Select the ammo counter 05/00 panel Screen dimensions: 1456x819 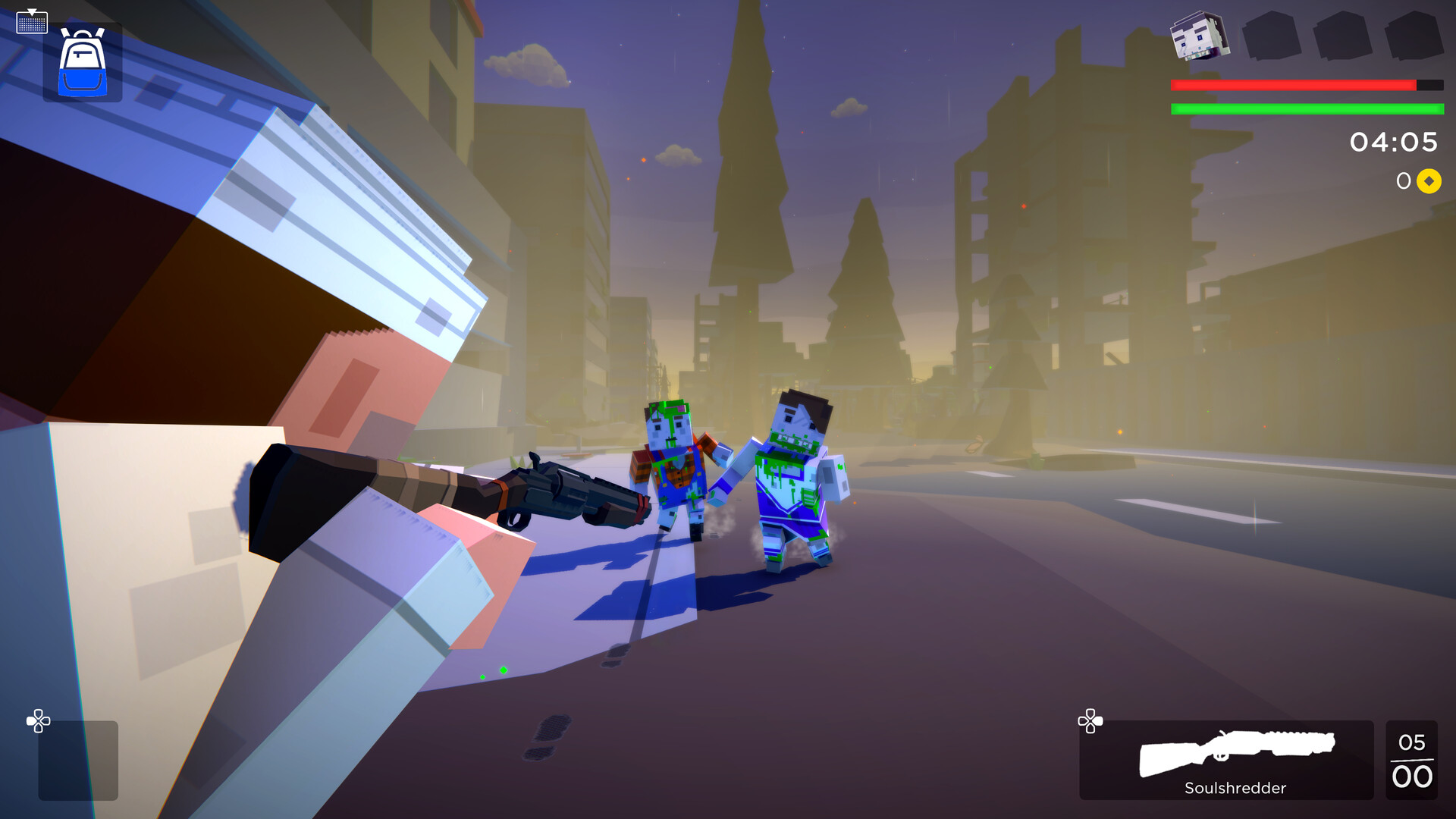pos(1413,761)
